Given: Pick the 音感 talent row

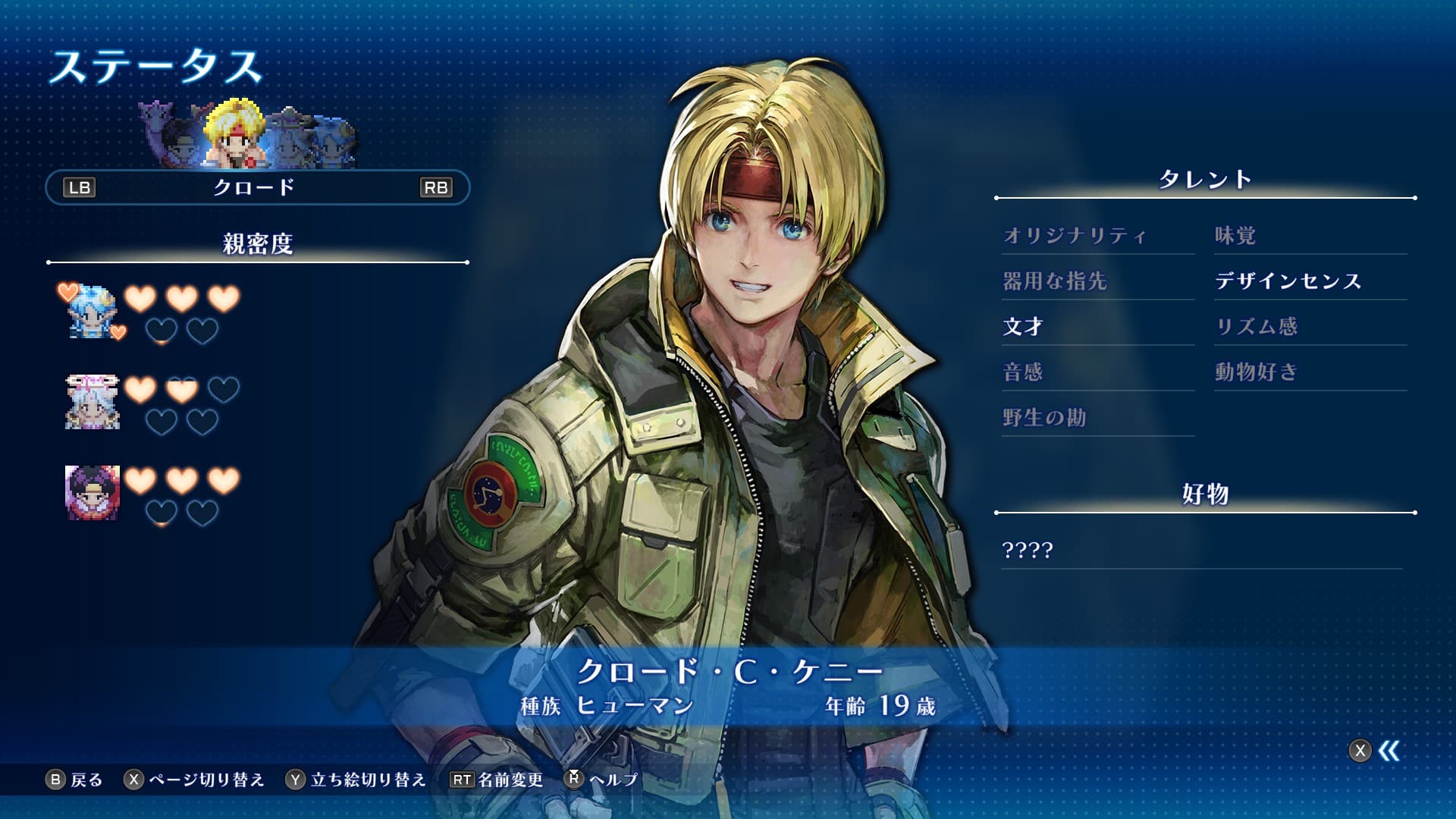Looking at the screenshot, I should (1023, 372).
